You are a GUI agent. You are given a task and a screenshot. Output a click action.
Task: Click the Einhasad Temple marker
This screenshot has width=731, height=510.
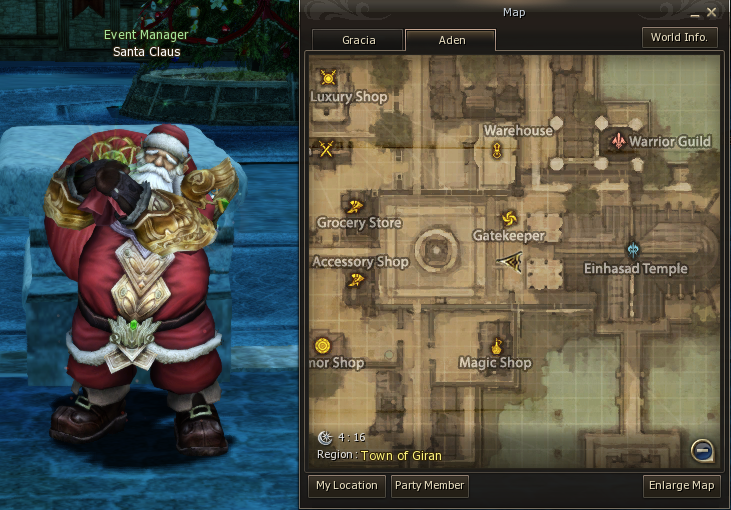pyautogui.click(x=632, y=249)
